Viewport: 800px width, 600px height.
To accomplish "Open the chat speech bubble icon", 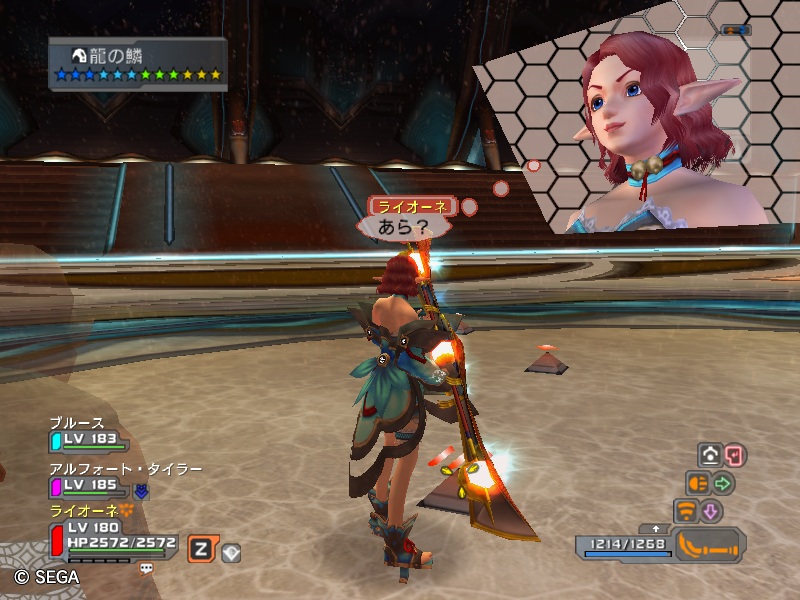I will click(x=146, y=567).
